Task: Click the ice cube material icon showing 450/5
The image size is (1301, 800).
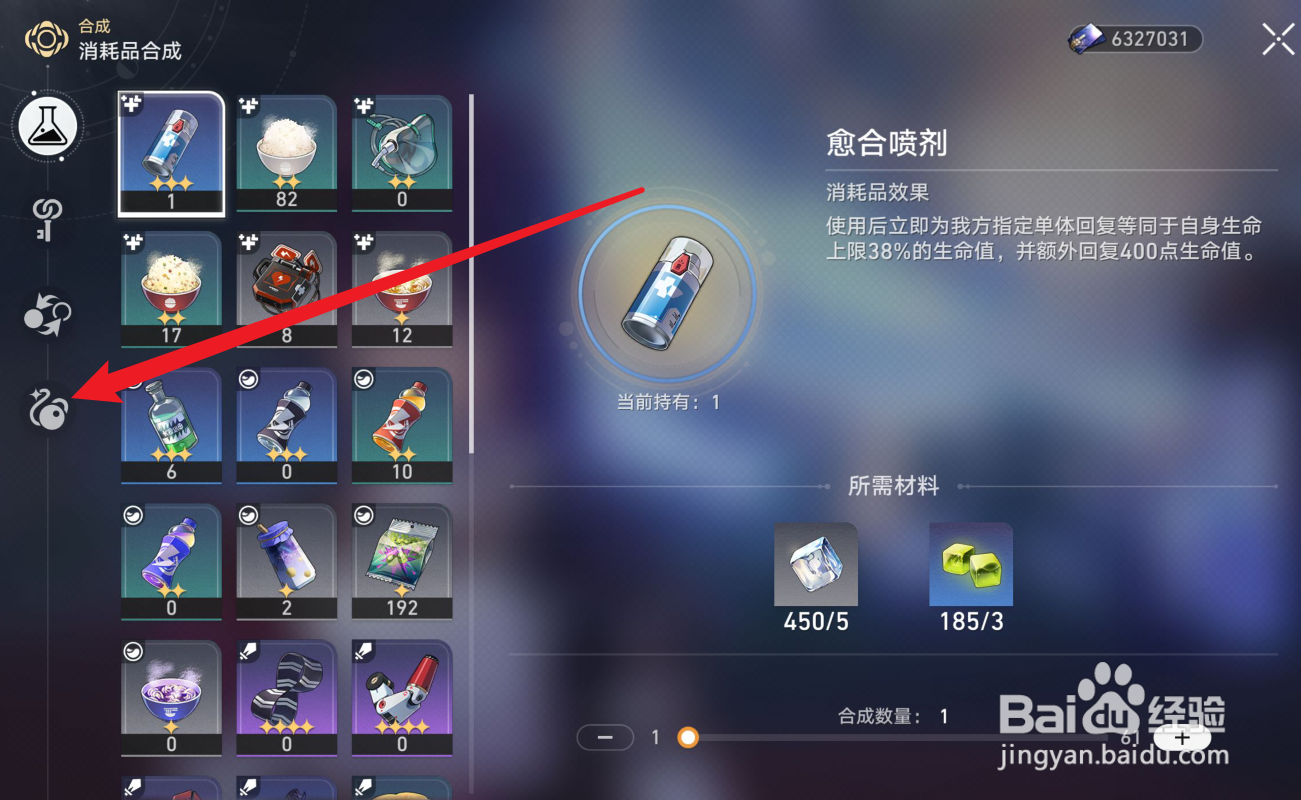Action: click(815, 565)
